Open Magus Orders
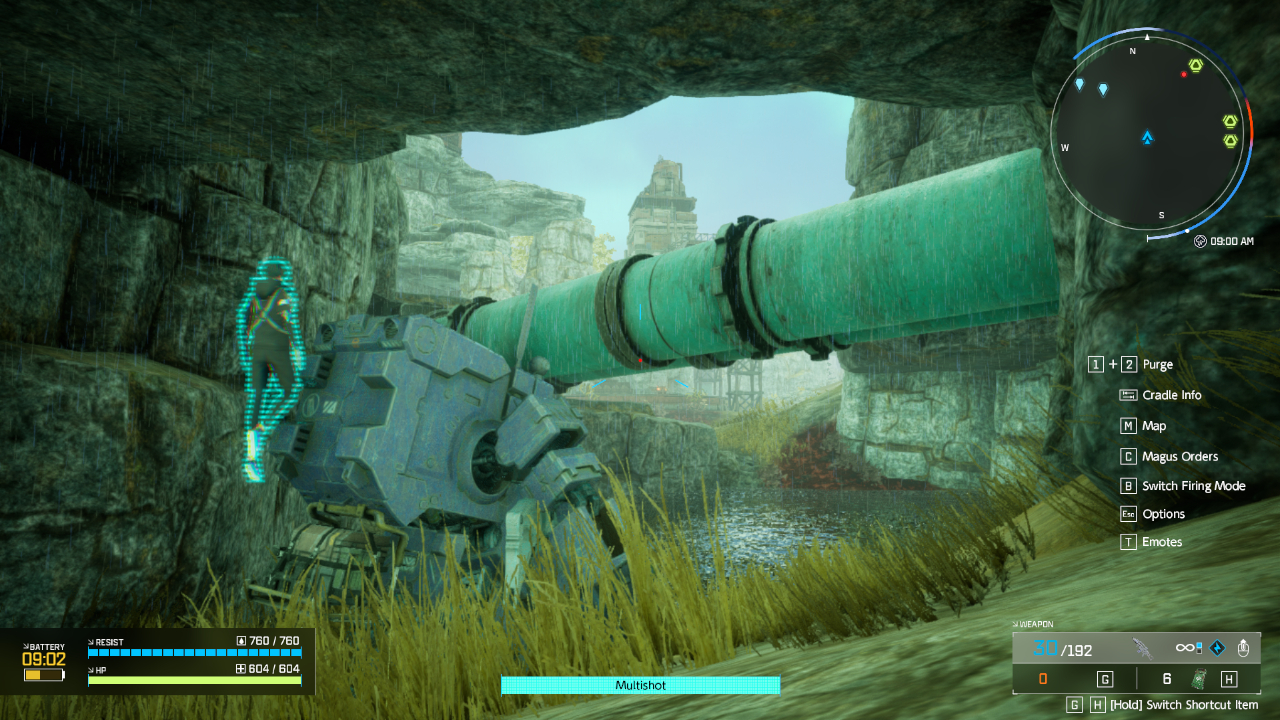The image size is (1280, 720). click(x=1179, y=457)
